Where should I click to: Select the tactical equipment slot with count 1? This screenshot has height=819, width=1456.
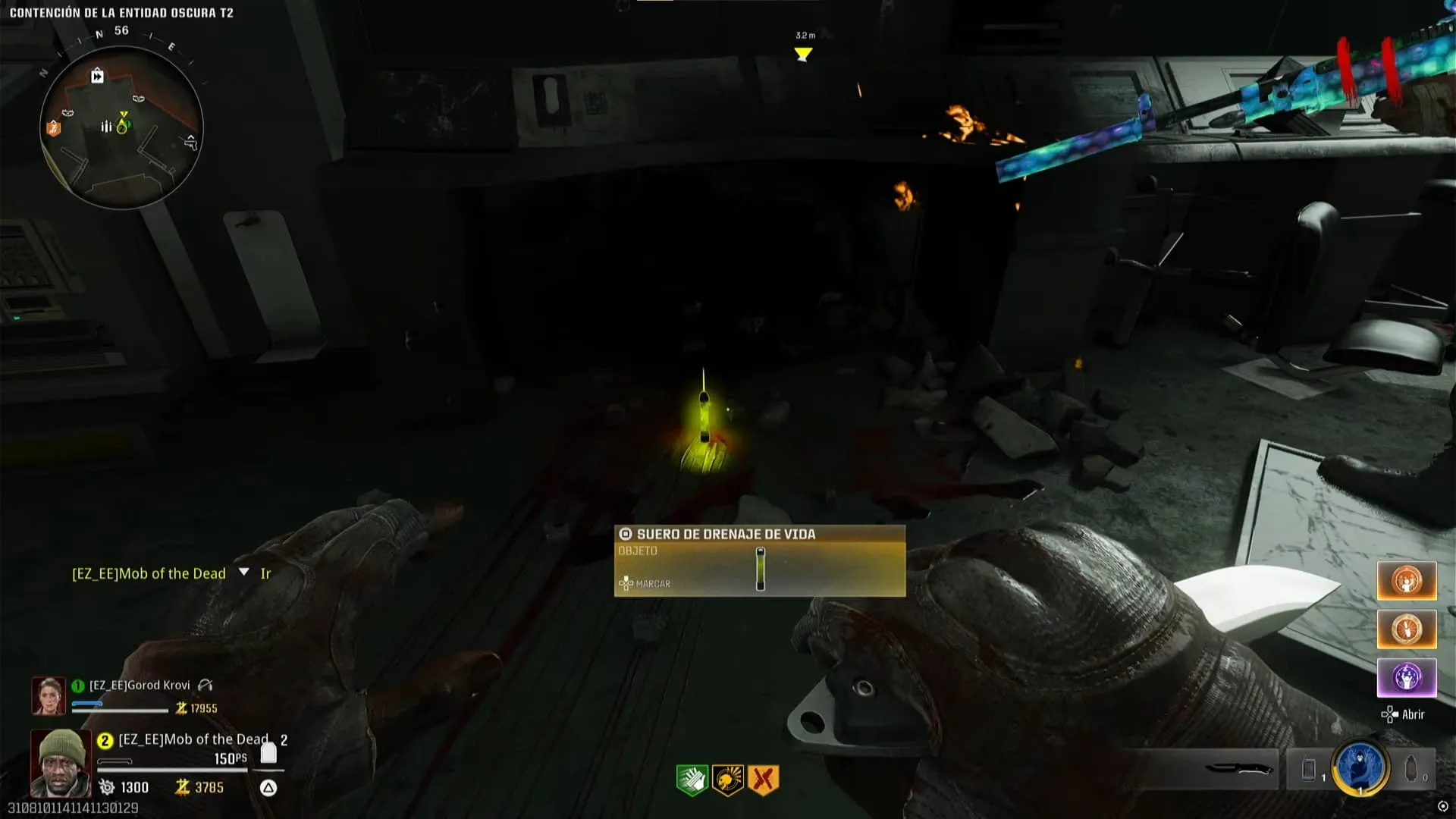(x=1311, y=769)
